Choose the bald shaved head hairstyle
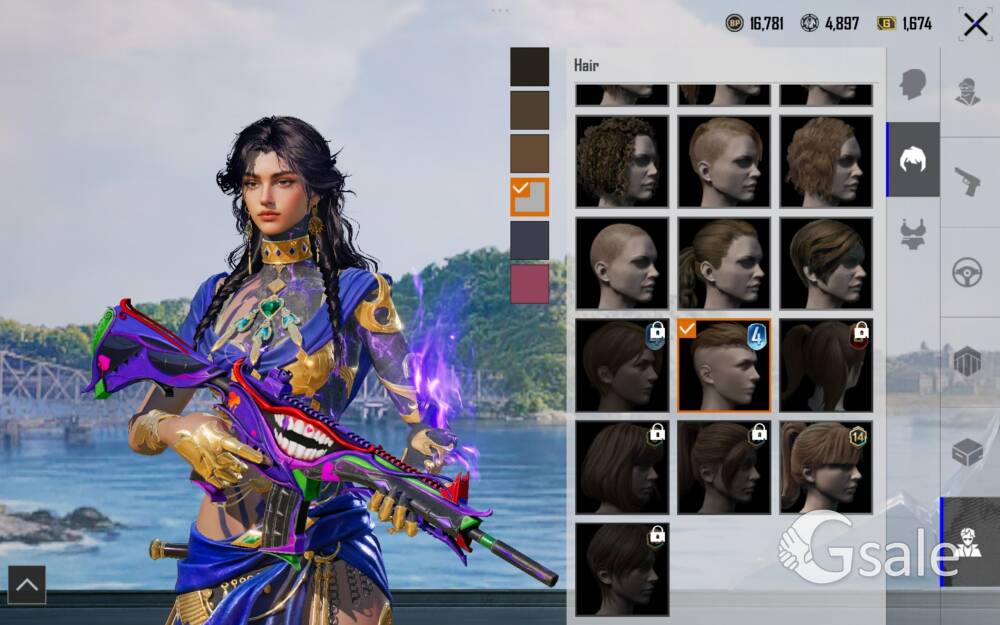Screen dimensions: 1000x625 pyautogui.click(x=622, y=263)
